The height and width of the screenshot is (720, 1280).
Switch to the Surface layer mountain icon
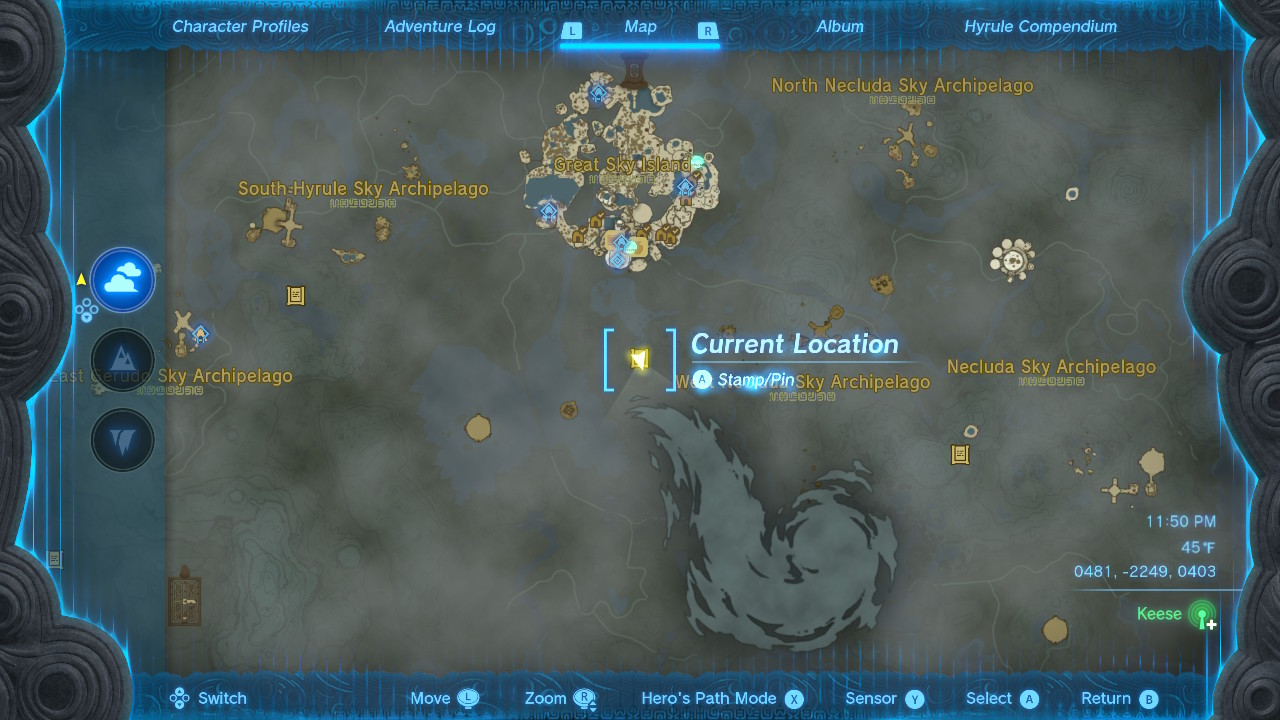pos(123,360)
